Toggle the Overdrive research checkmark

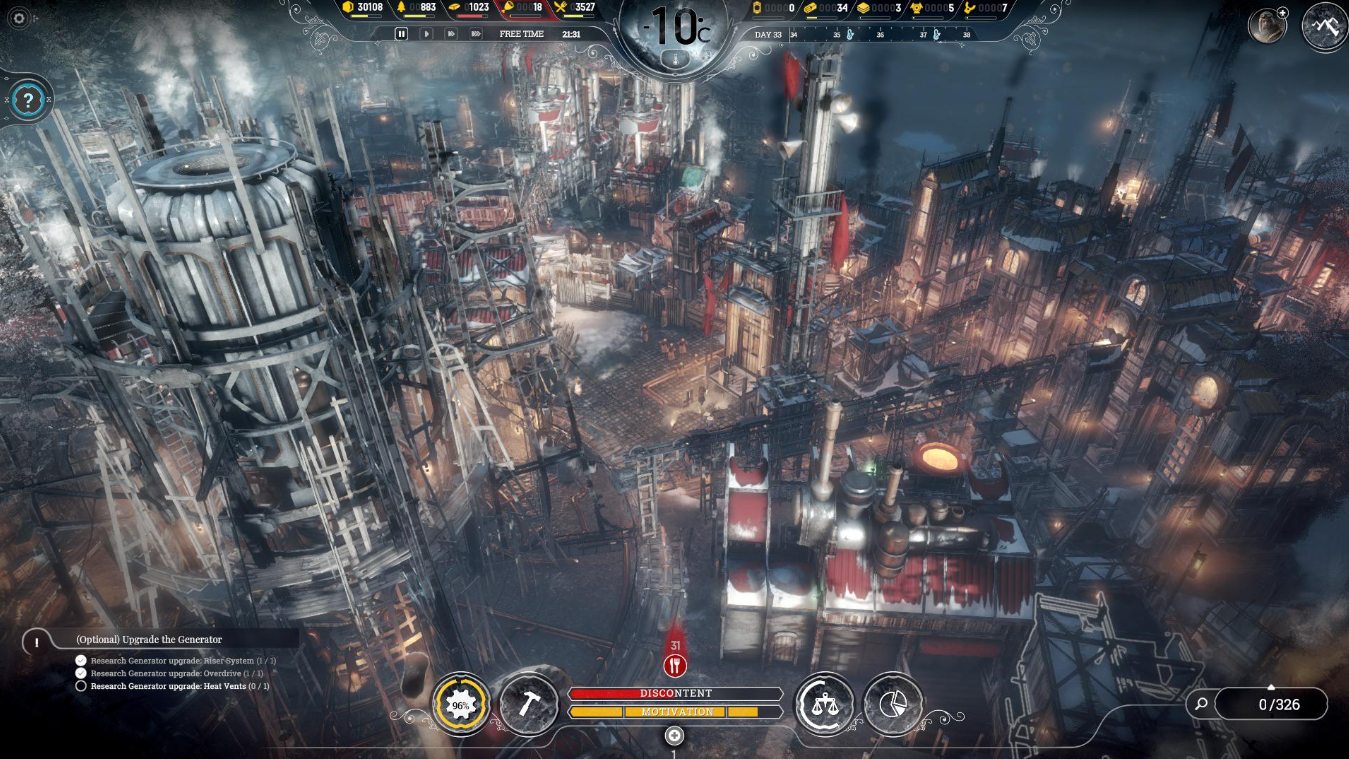click(79, 673)
